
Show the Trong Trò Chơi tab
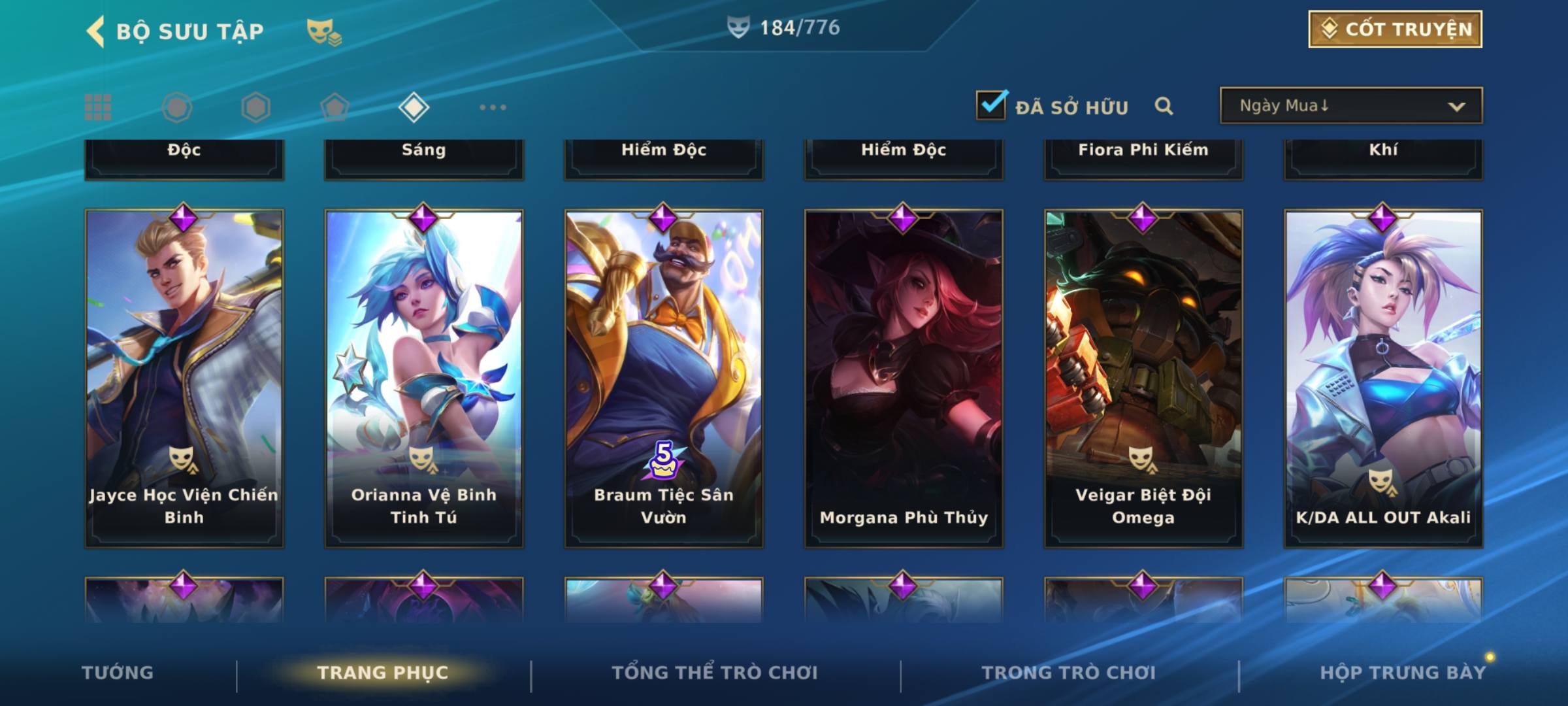coord(1069,673)
